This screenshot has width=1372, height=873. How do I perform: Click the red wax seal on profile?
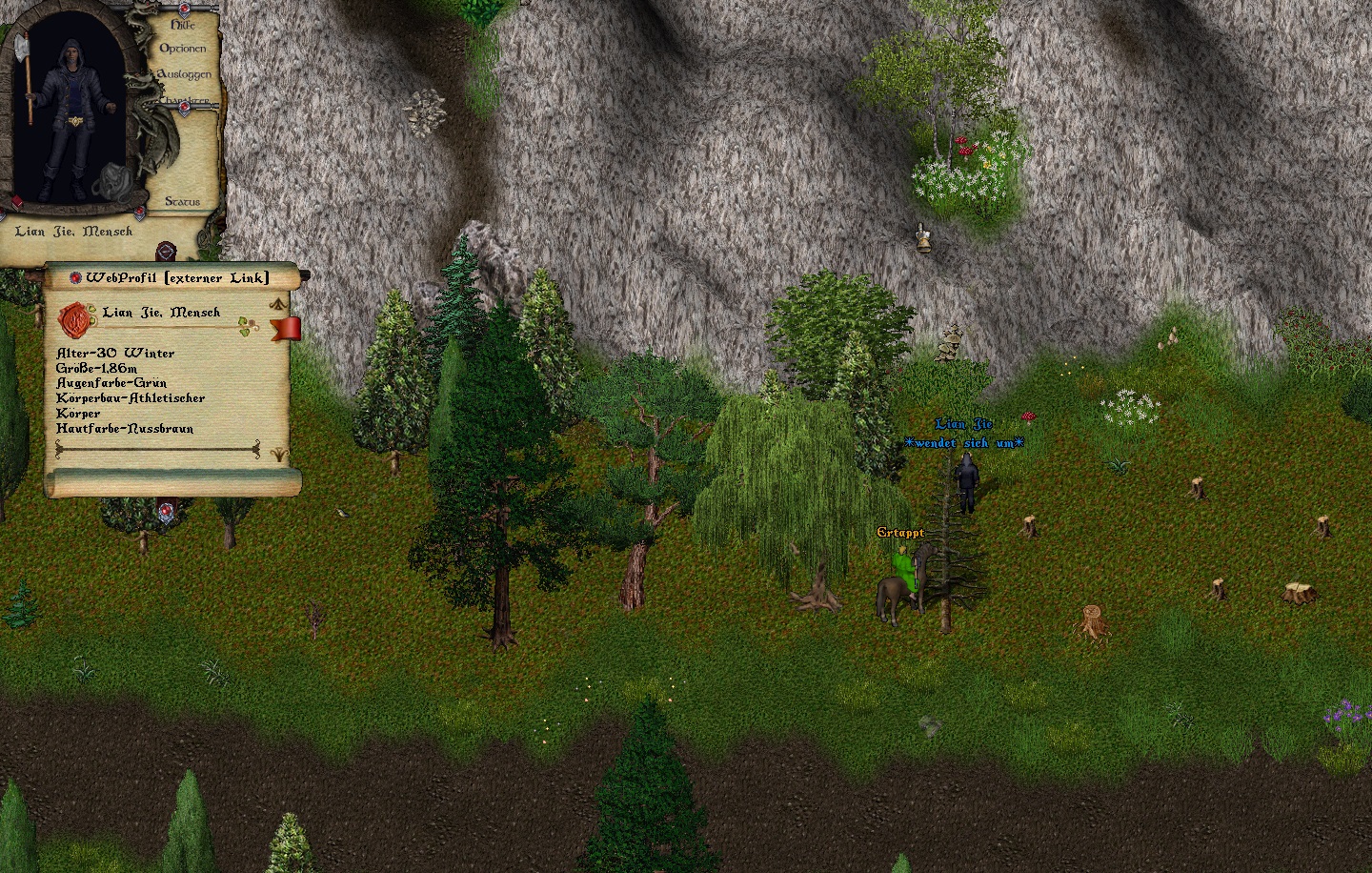click(74, 318)
